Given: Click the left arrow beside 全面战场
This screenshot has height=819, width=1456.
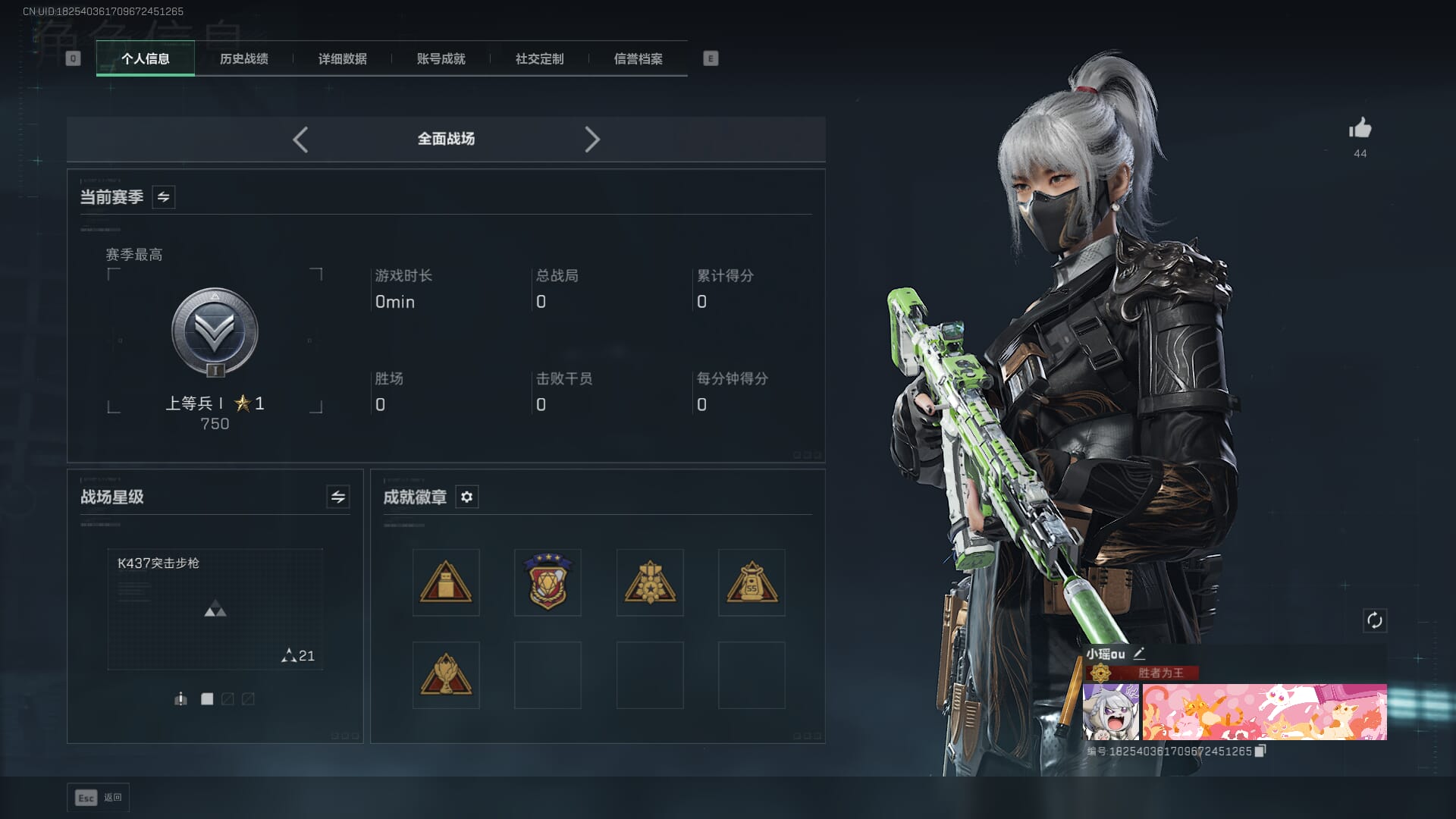Looking at the screenshot, I should click(300, 140).
